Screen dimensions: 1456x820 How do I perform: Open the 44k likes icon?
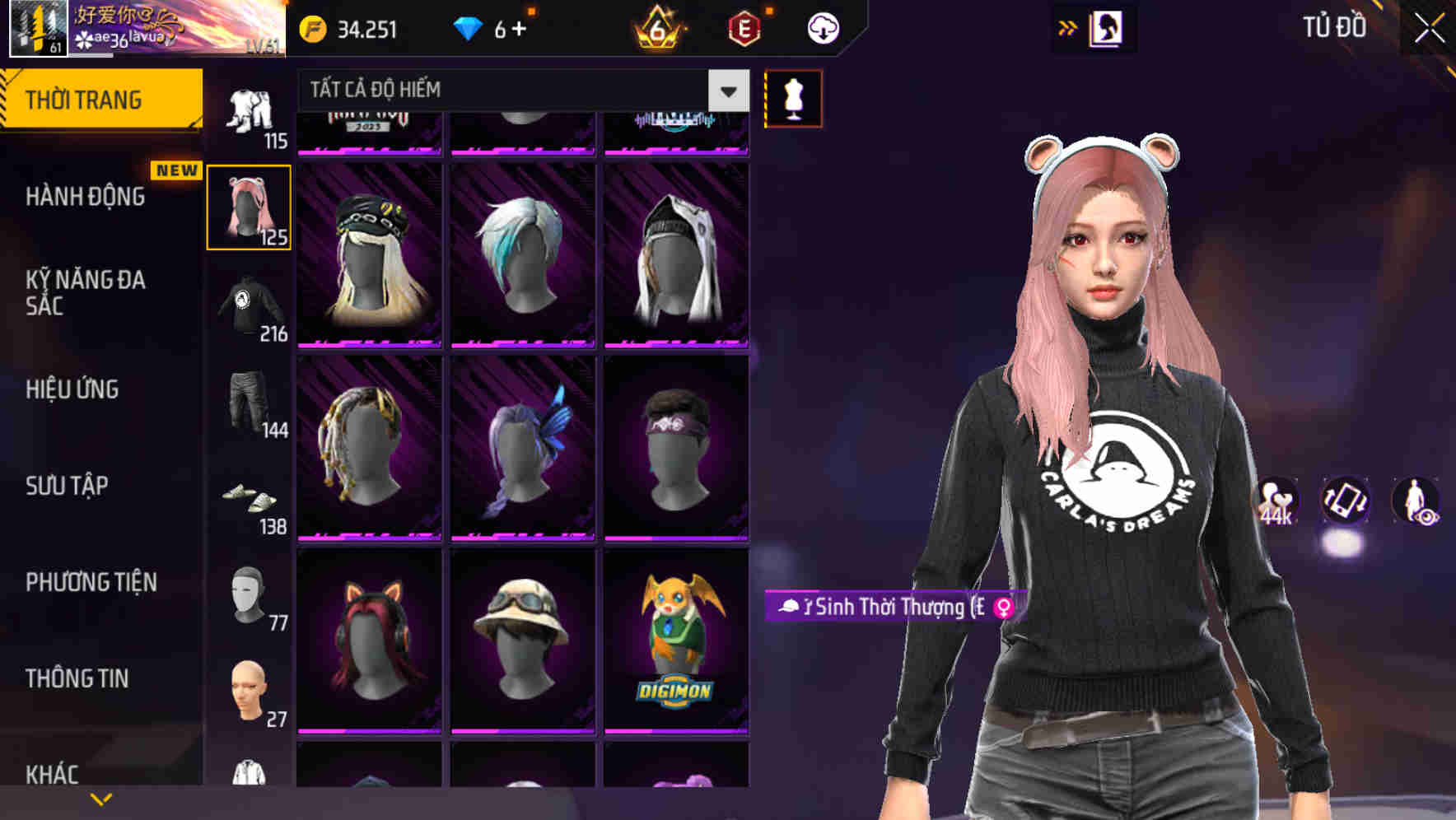tap(1276, 502)
